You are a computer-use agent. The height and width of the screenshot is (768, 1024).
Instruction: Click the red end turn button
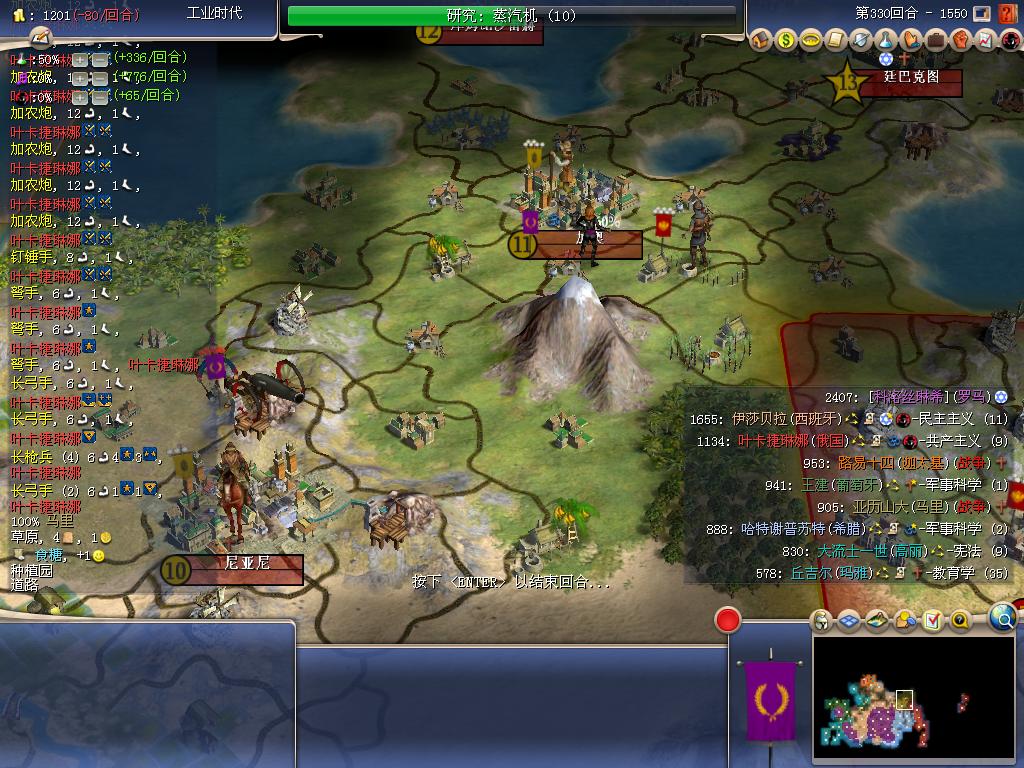point(728,620)
